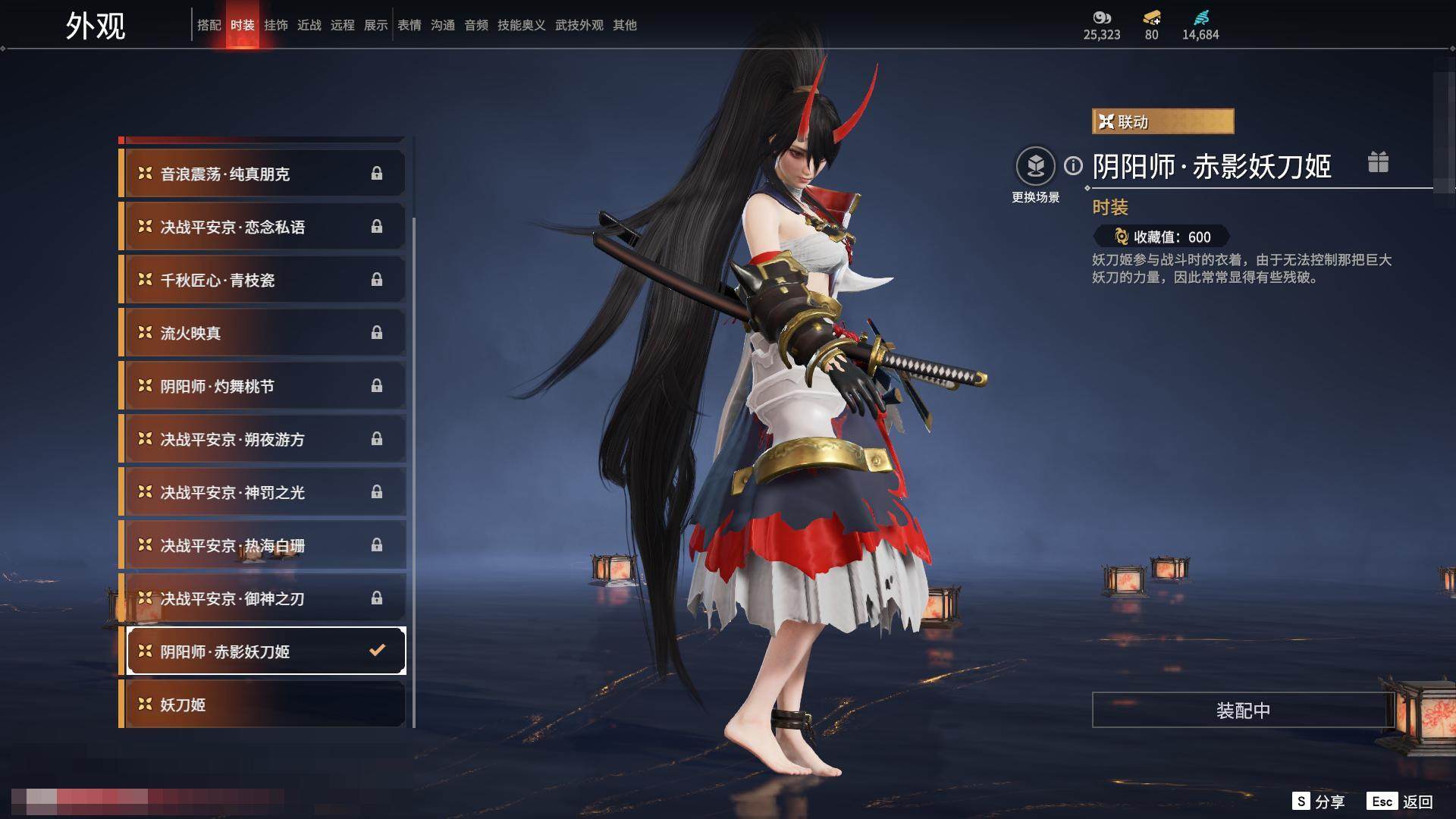Open the 武技外观 tab

(579, 25)
